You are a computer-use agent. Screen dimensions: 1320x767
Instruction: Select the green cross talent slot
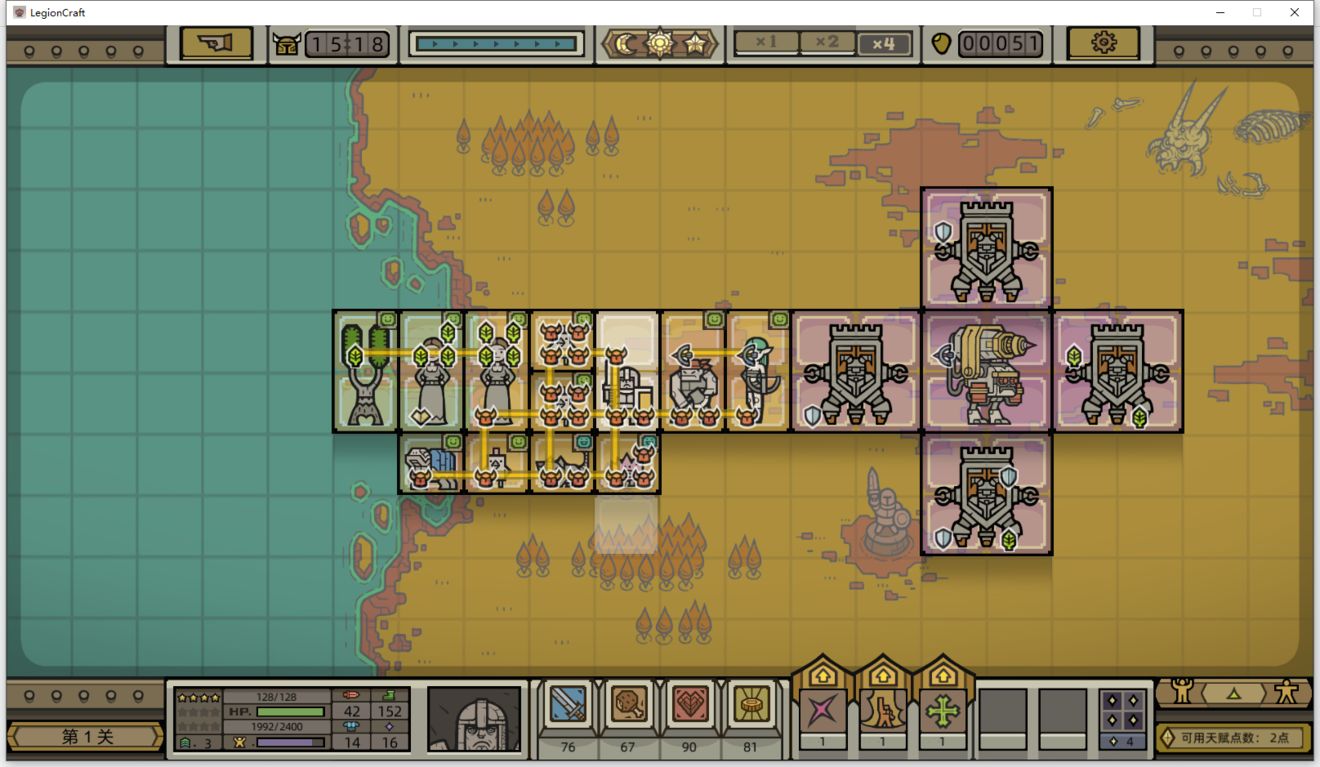(943, 712)
